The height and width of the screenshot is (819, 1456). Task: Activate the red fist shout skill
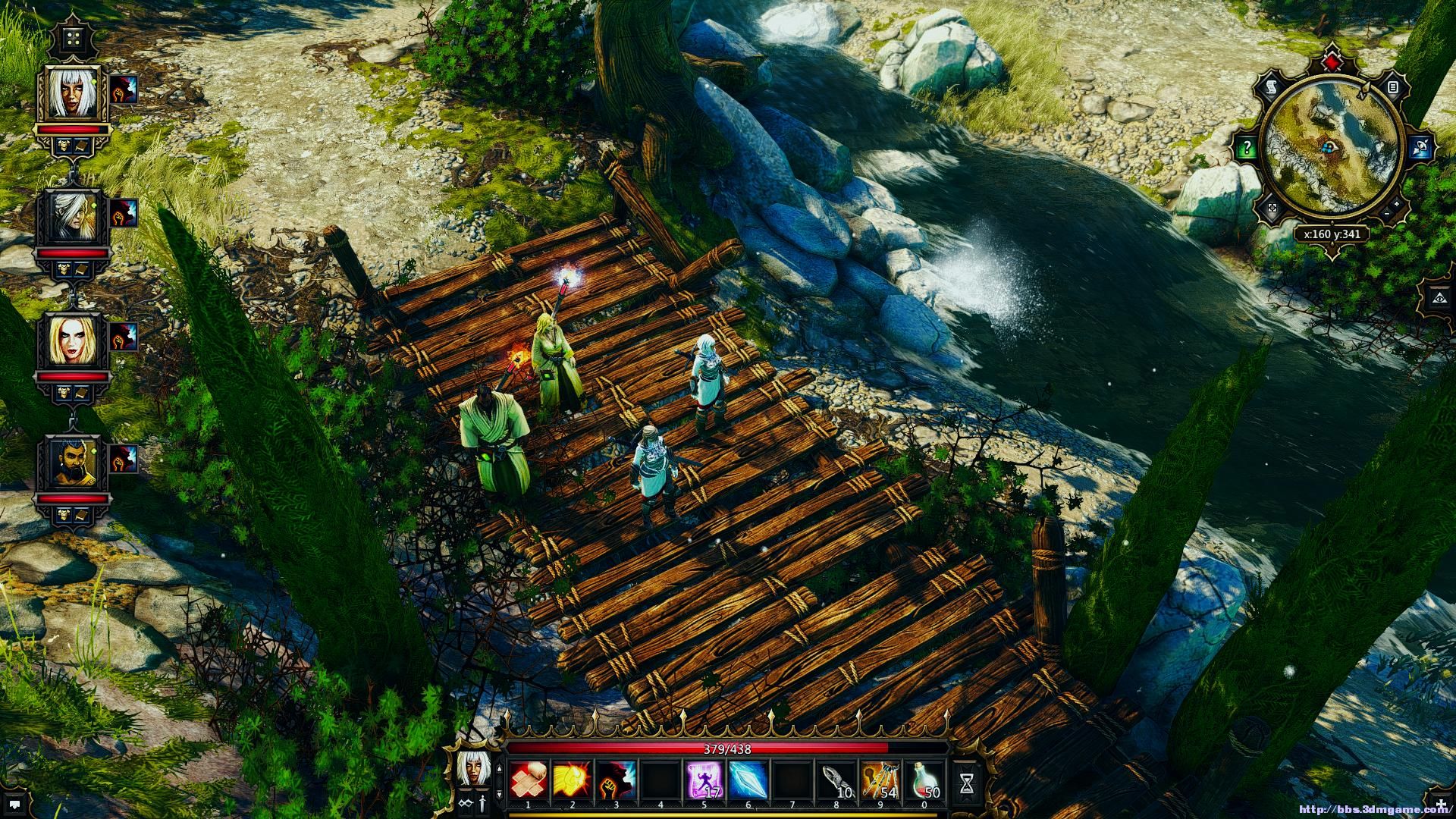click(x=617, y=780)
